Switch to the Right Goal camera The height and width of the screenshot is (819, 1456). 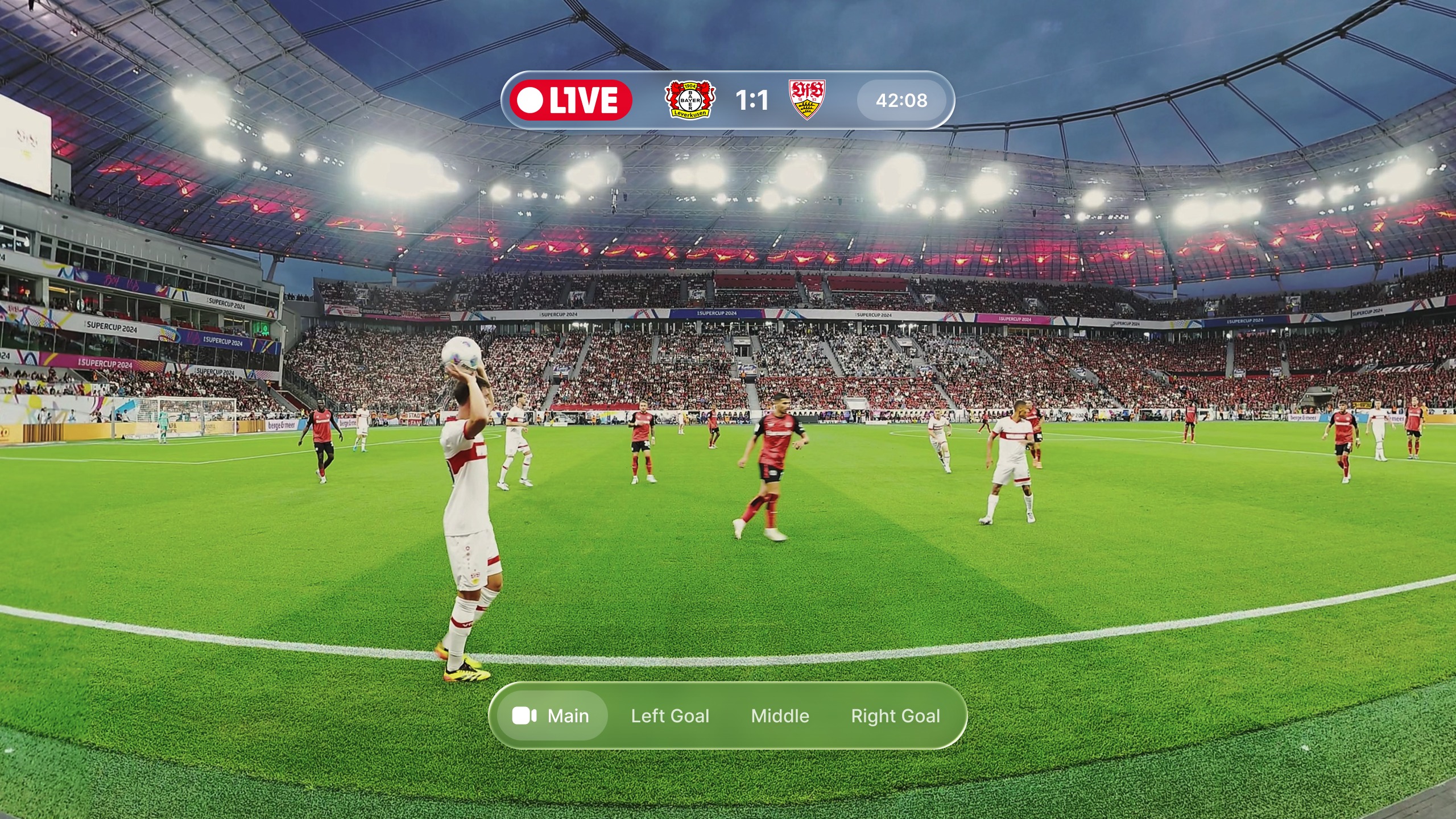click(895, 715)
